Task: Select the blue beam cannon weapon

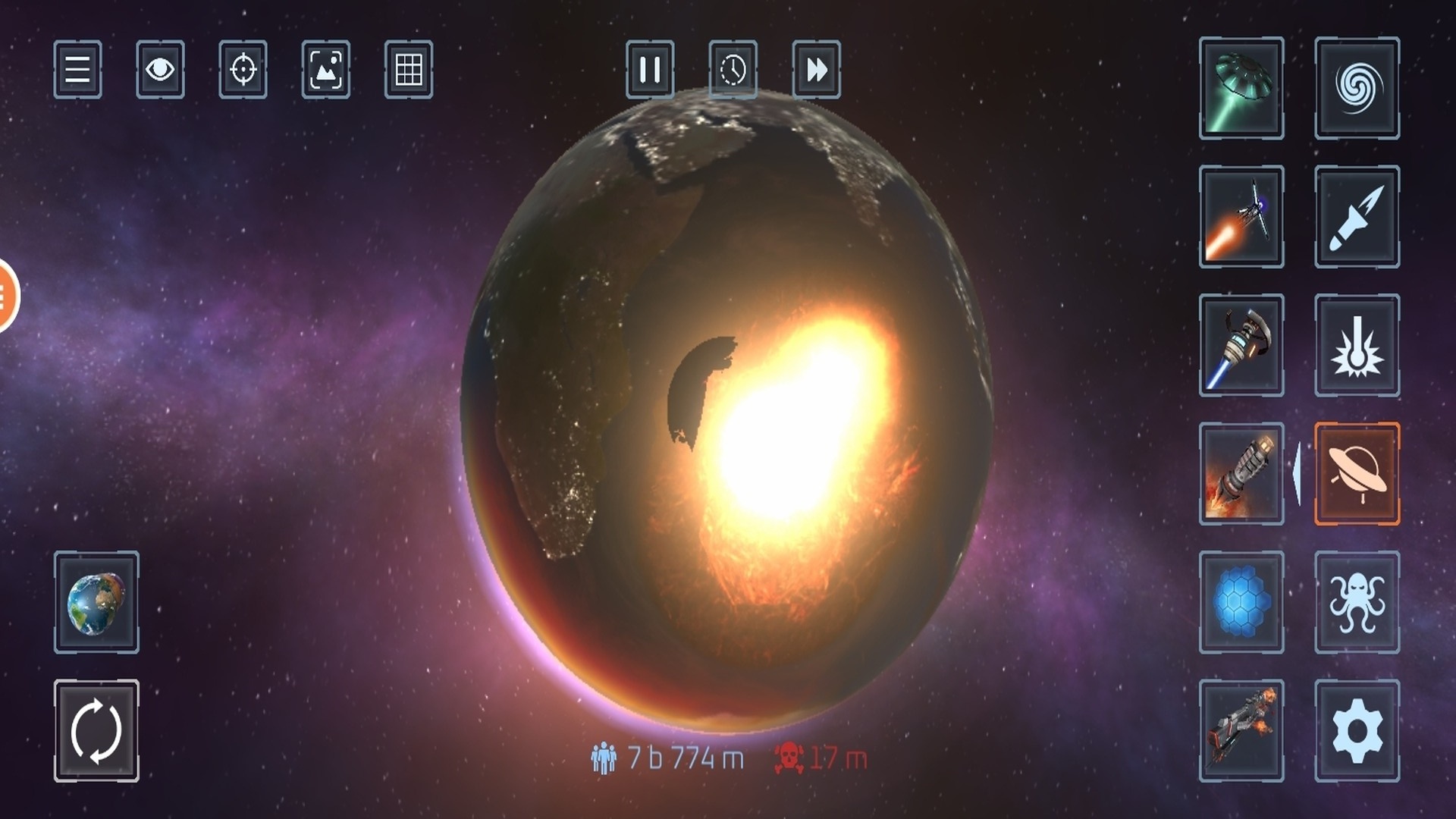Action: coord(1241,345)
